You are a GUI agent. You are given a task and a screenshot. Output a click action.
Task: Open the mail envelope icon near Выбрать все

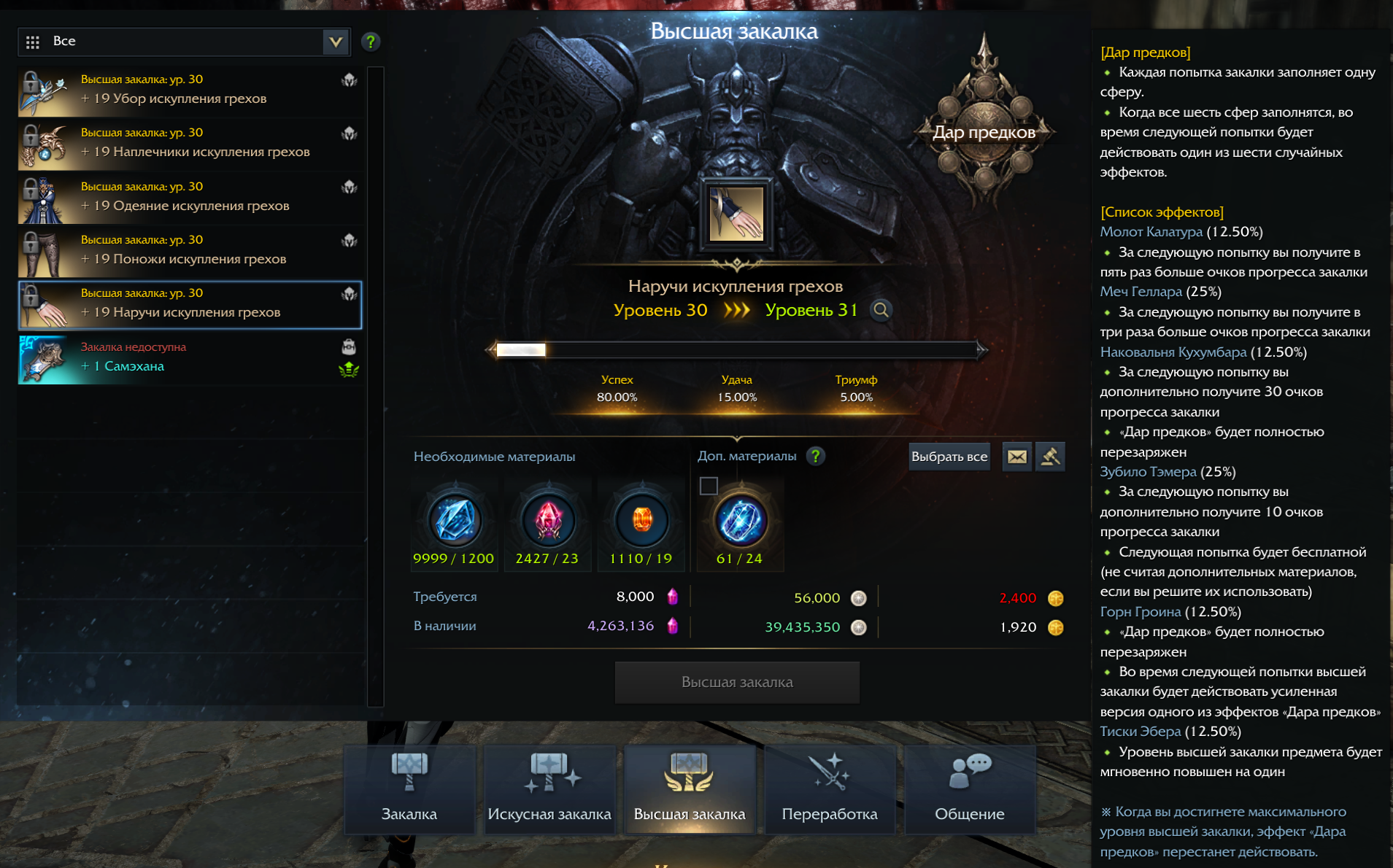coord(1016,457)
